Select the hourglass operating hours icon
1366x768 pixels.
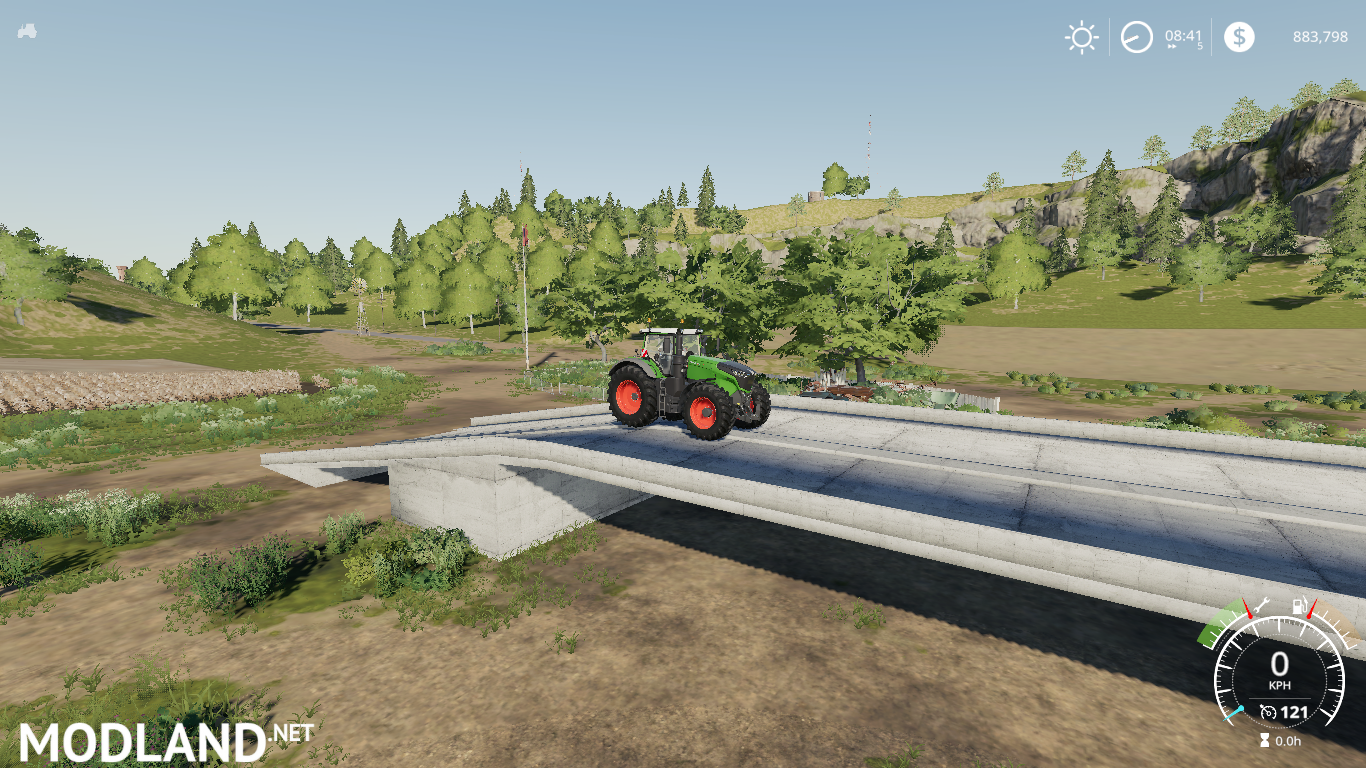pos(1264,740)
